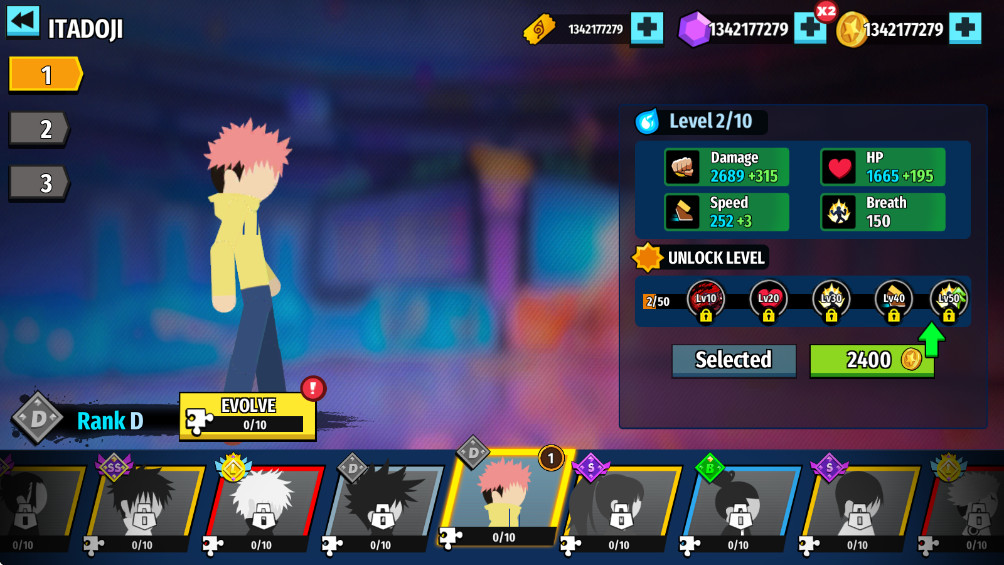The height and width of the screenshot is (565, 1004).
Task: Add more purple gems with the plus button
Action: click(x=809, y=29)
